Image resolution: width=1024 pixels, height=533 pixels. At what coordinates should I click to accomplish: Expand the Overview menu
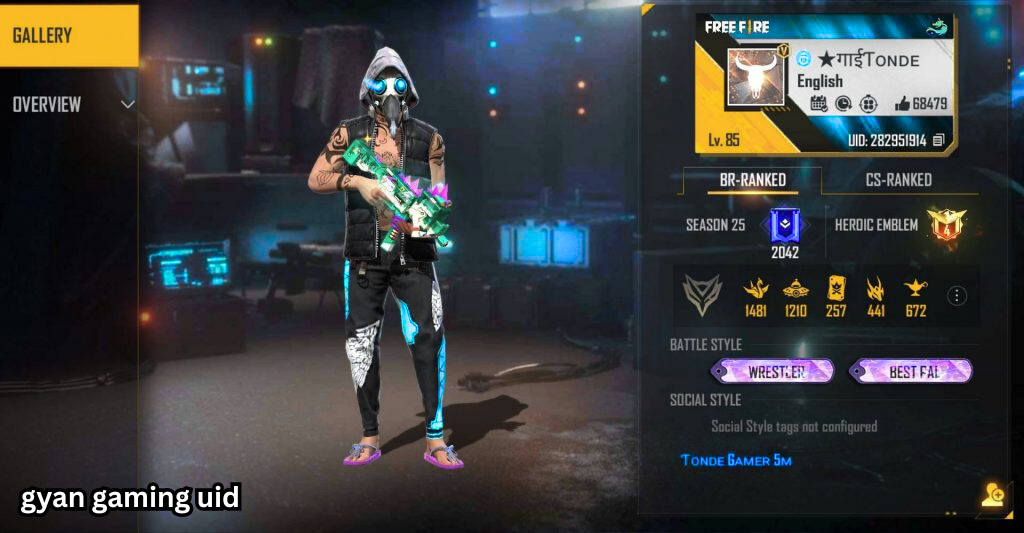pyautogui.click(x=70, y=104)
